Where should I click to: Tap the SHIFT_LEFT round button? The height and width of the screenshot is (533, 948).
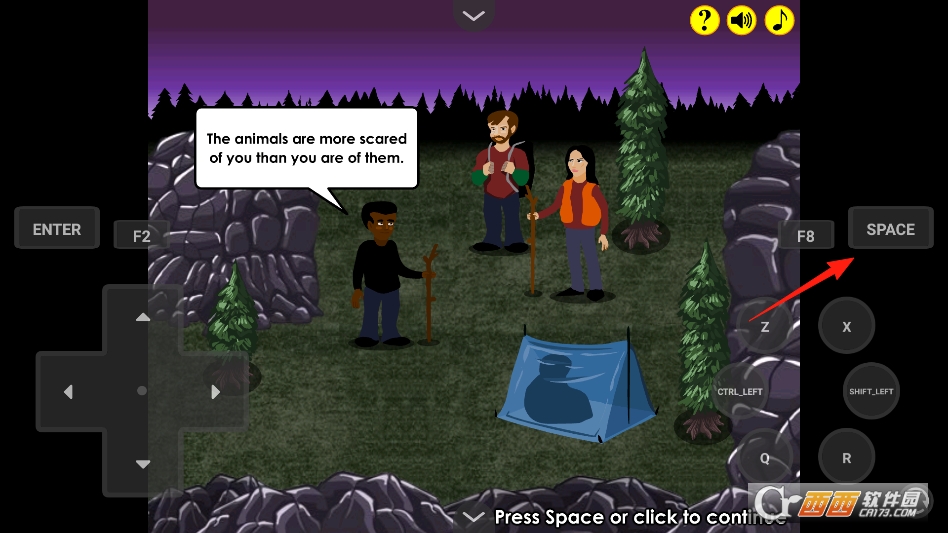coord(871,391)
